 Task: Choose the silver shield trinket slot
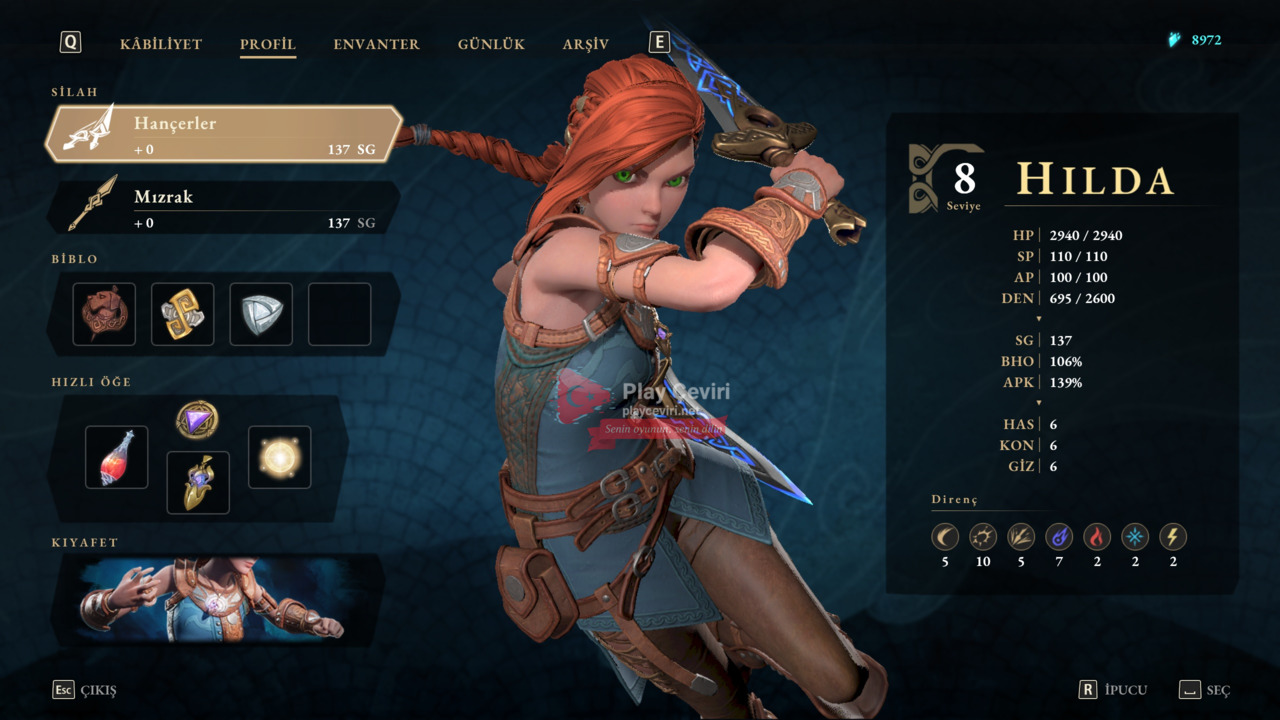pyautogui.click(x=261, y=314)
